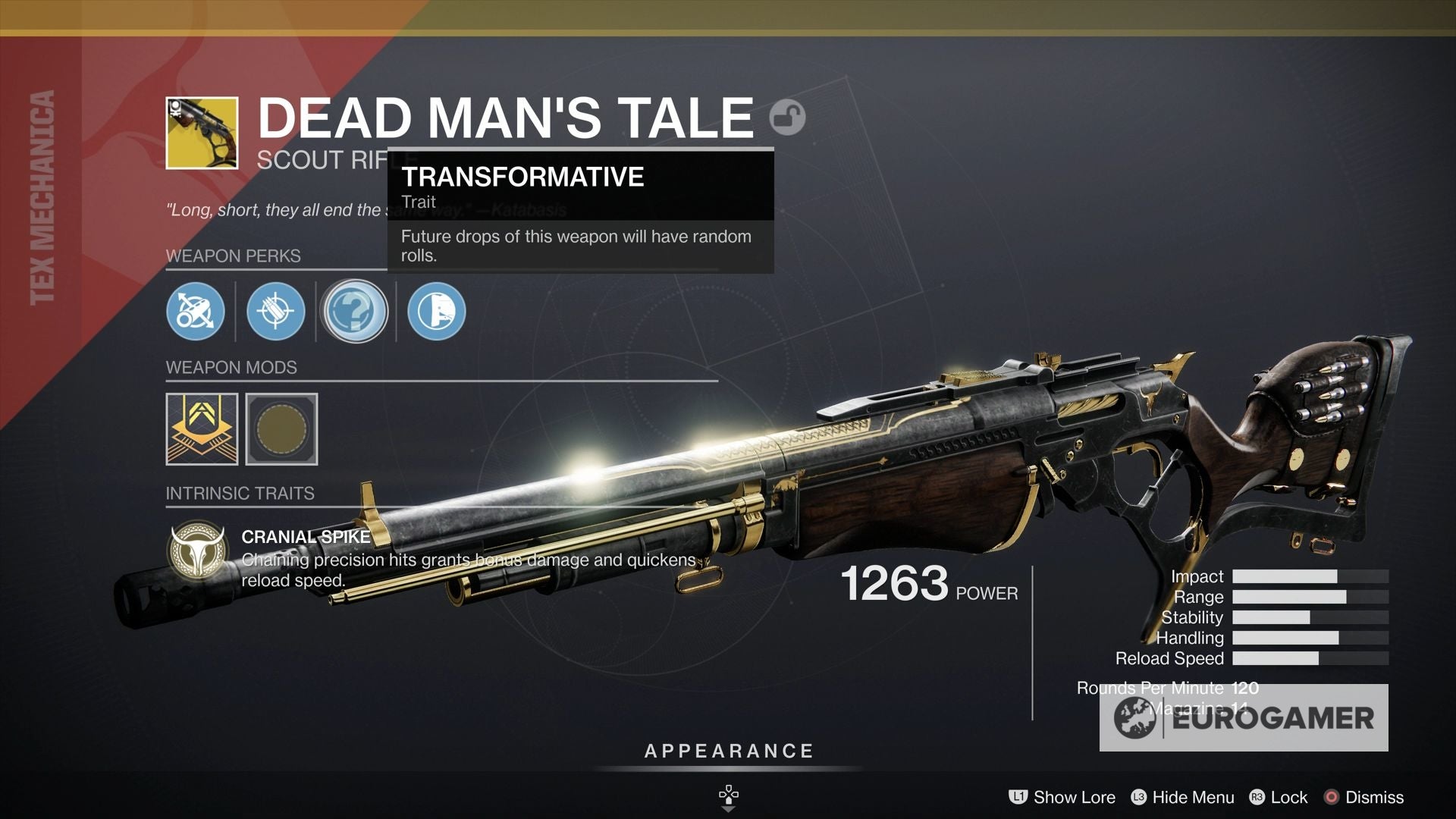Image resolution: width=1456 pixels, height=819 pixels.
Task: Select the barrel perk icon
Action: 196,312
